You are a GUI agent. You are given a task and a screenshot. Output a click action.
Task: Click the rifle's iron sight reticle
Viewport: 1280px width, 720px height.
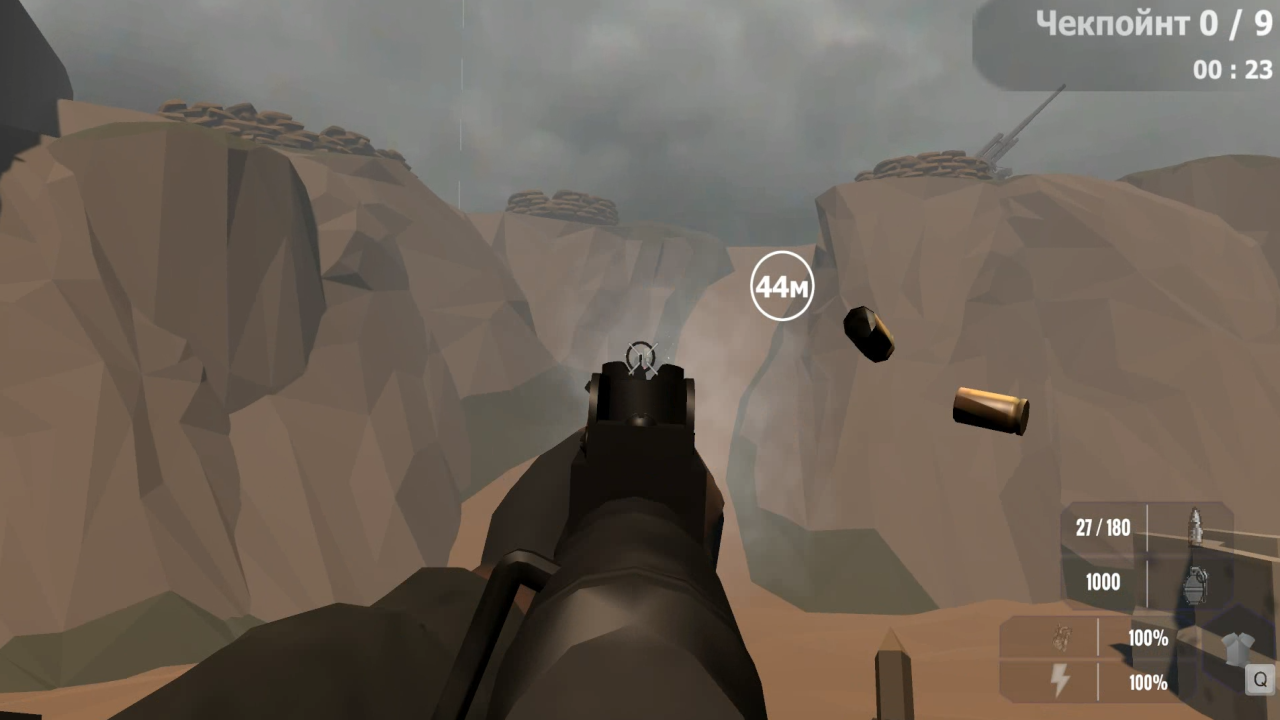[x=641, y=358]
